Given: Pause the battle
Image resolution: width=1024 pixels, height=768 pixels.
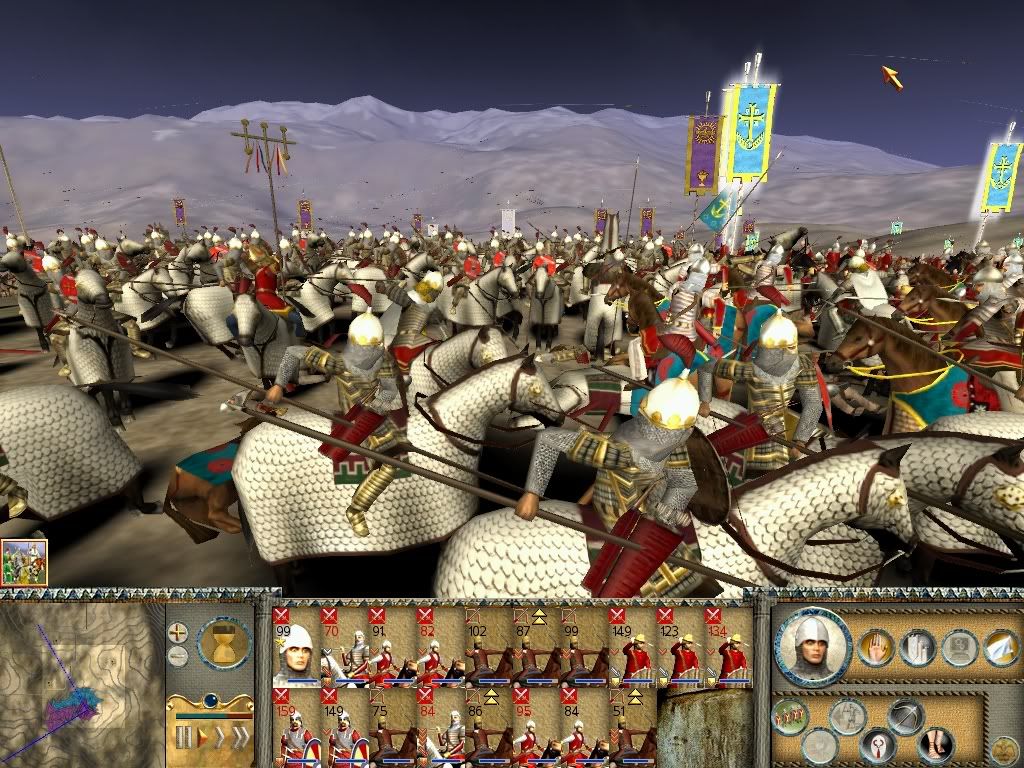Looking at the screenshot, I should pos(183,738).
